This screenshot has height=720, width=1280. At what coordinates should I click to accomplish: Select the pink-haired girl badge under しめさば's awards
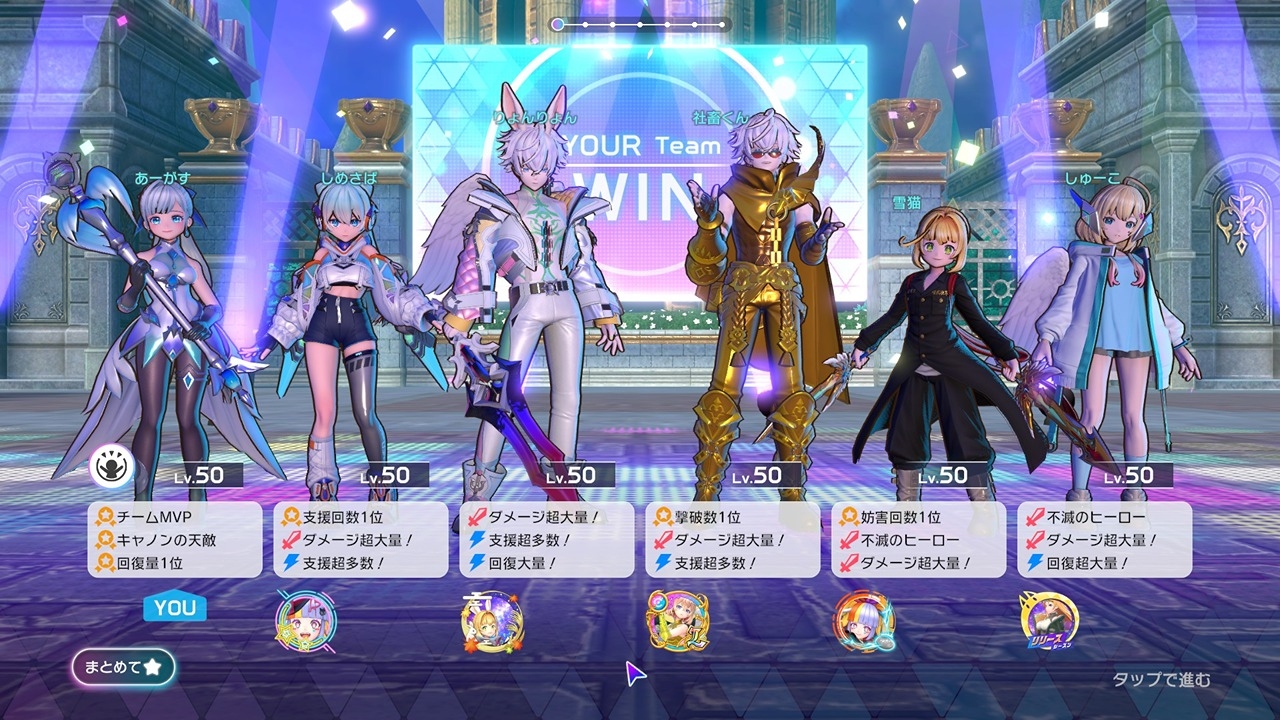click(x=305, y=621)
